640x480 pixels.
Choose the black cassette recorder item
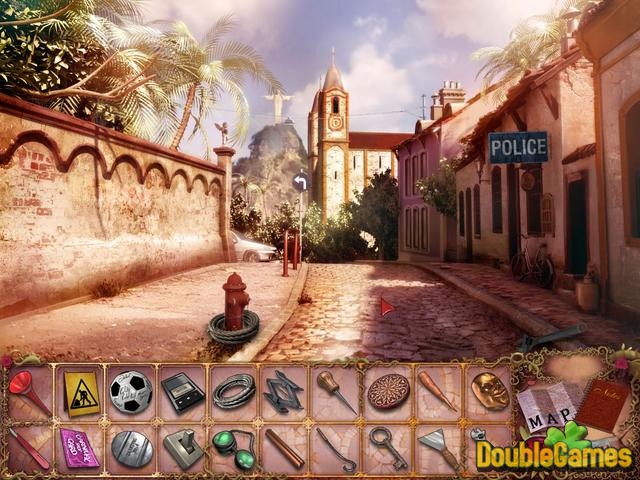pyautogui.click(x=182, y=392)
